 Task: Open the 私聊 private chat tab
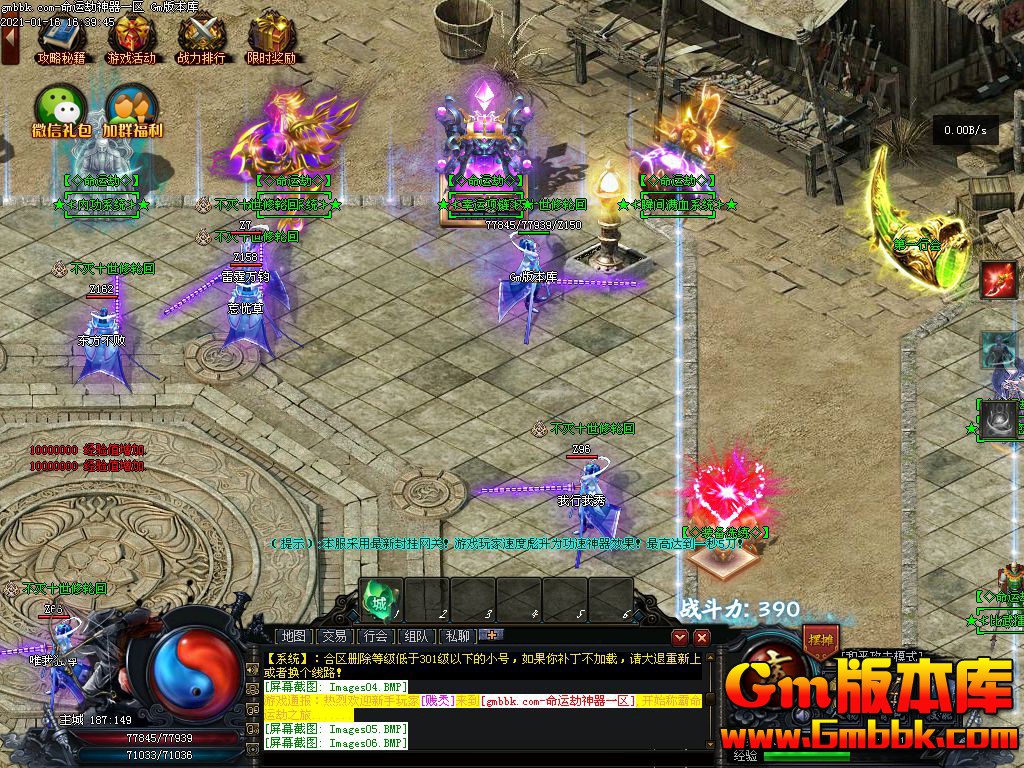click(457, 635)
